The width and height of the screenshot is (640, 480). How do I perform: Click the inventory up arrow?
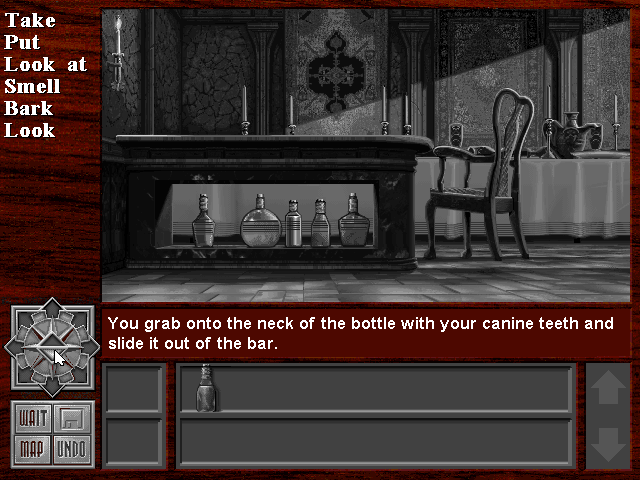point(608,389)
